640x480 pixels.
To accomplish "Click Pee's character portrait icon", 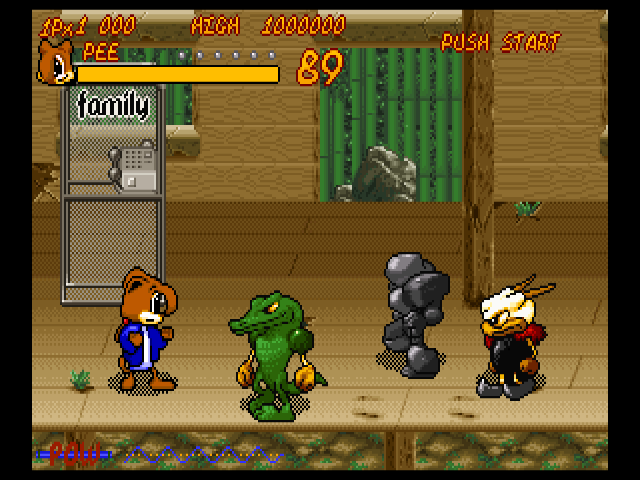I will click(55, 63).
